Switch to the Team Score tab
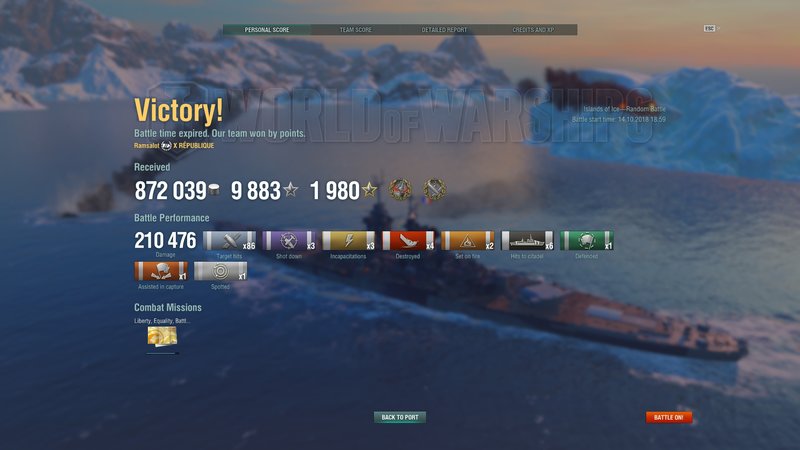Viewport: 800px width, 450px height. (x=356, y=30)
